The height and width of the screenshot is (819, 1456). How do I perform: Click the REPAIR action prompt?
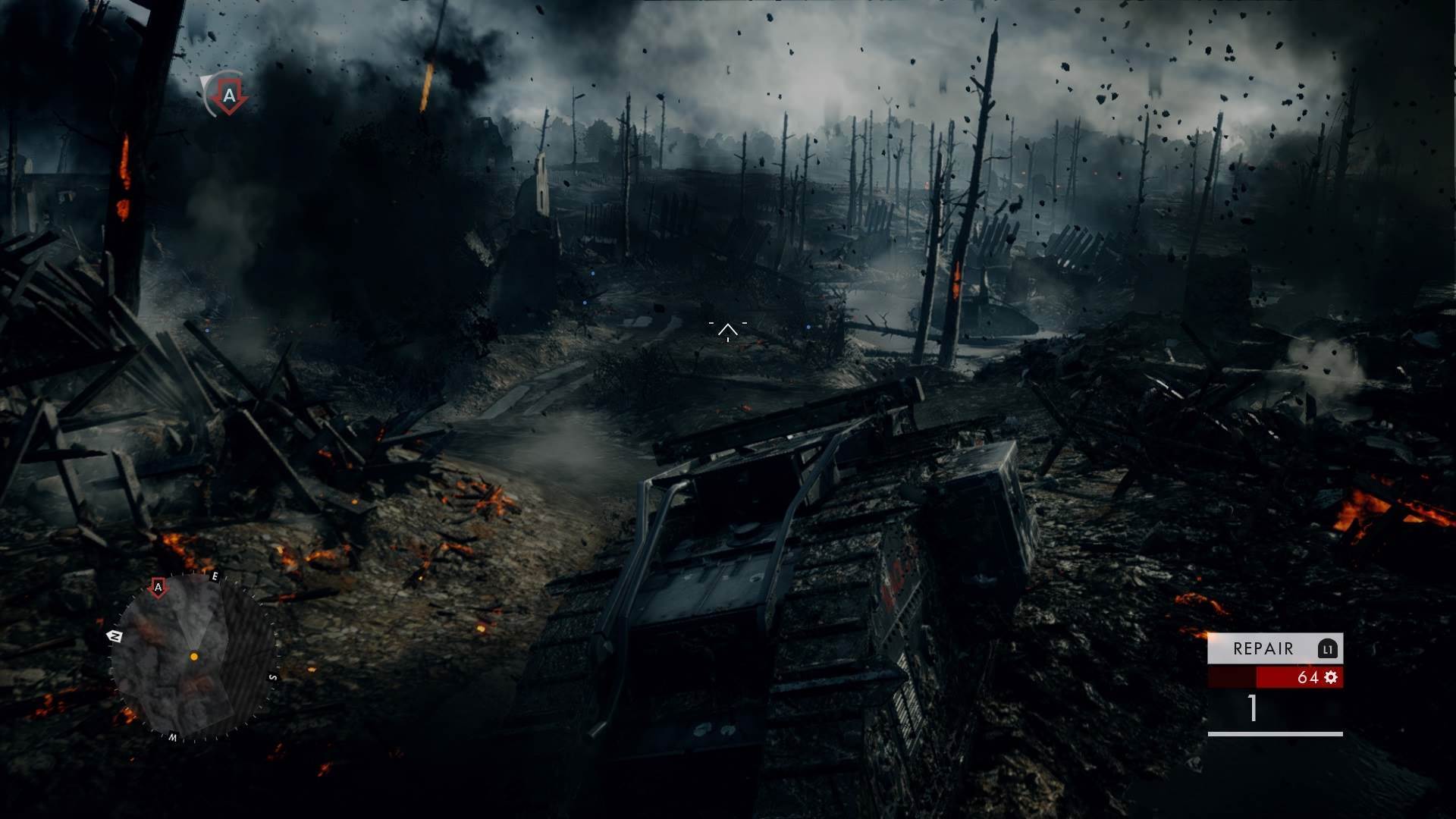coord(1262,648)
